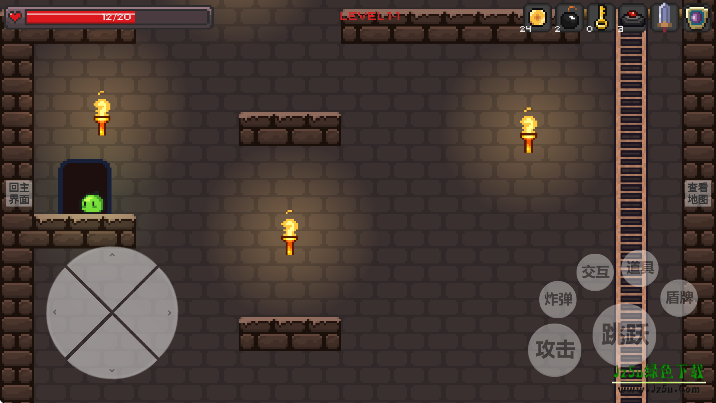Viewport: 716px width, 403px height.
Task: Click the gold coin counter icon
Action: point(537,17)
